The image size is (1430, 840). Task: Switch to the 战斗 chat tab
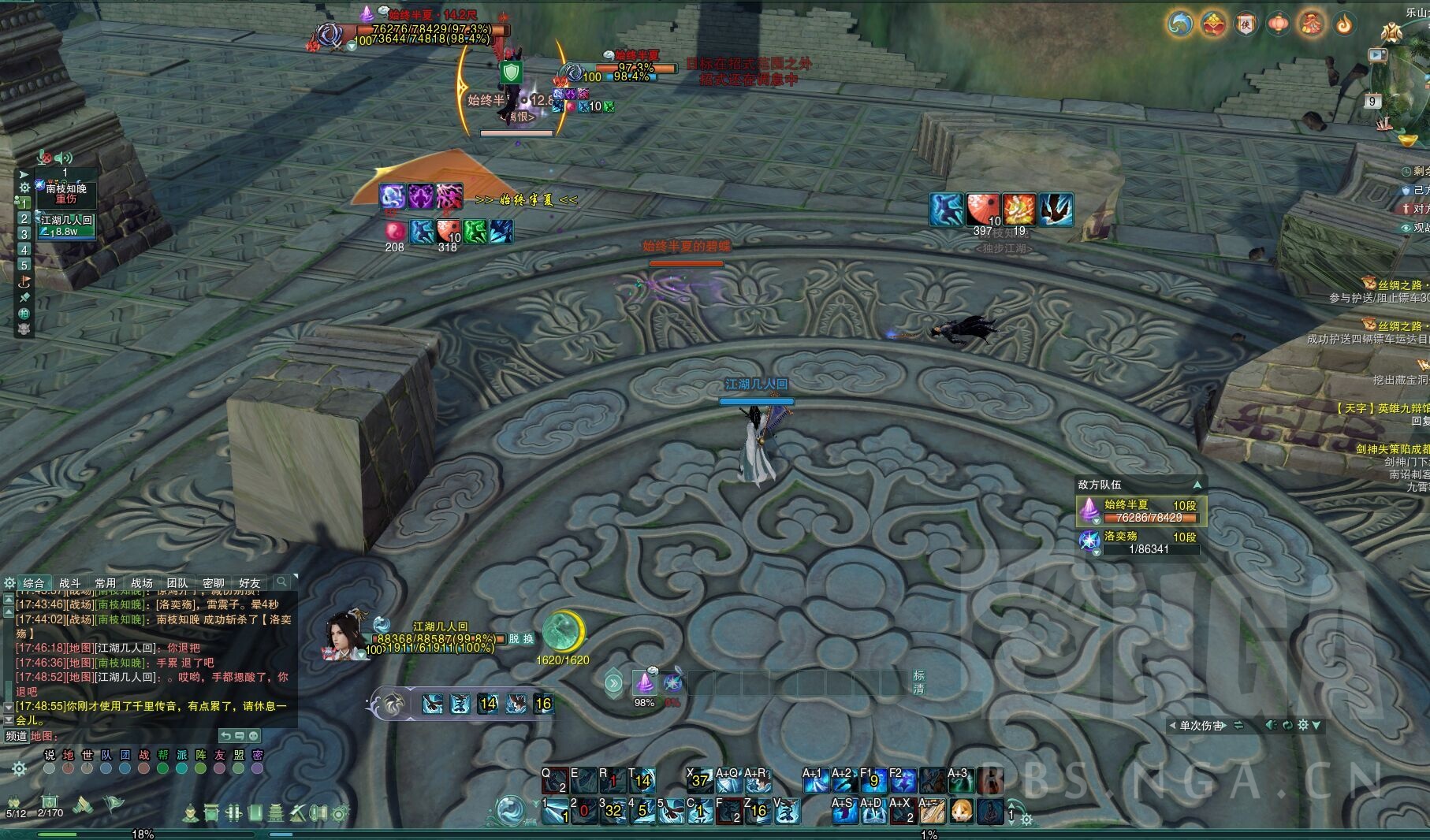(x=70, y=583)
